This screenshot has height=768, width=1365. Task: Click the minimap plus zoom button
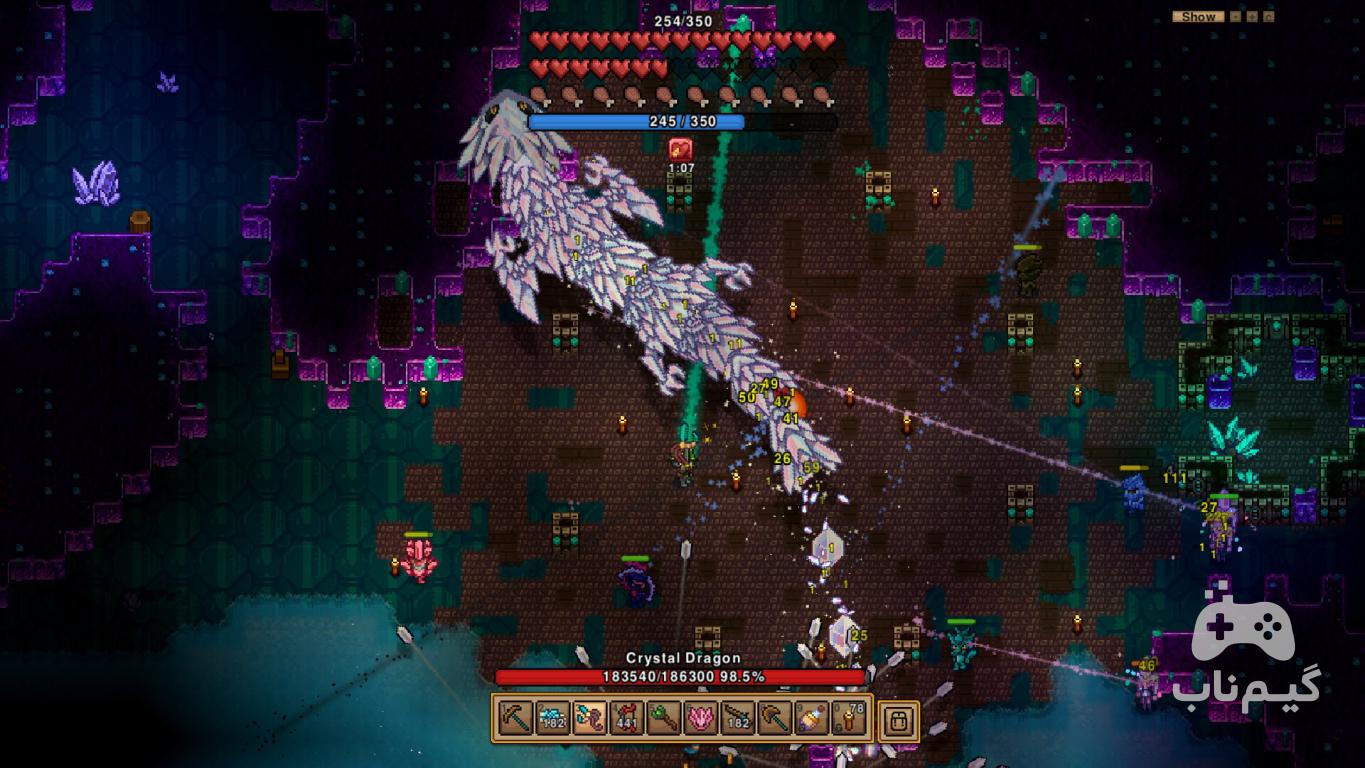[1252, 16]
